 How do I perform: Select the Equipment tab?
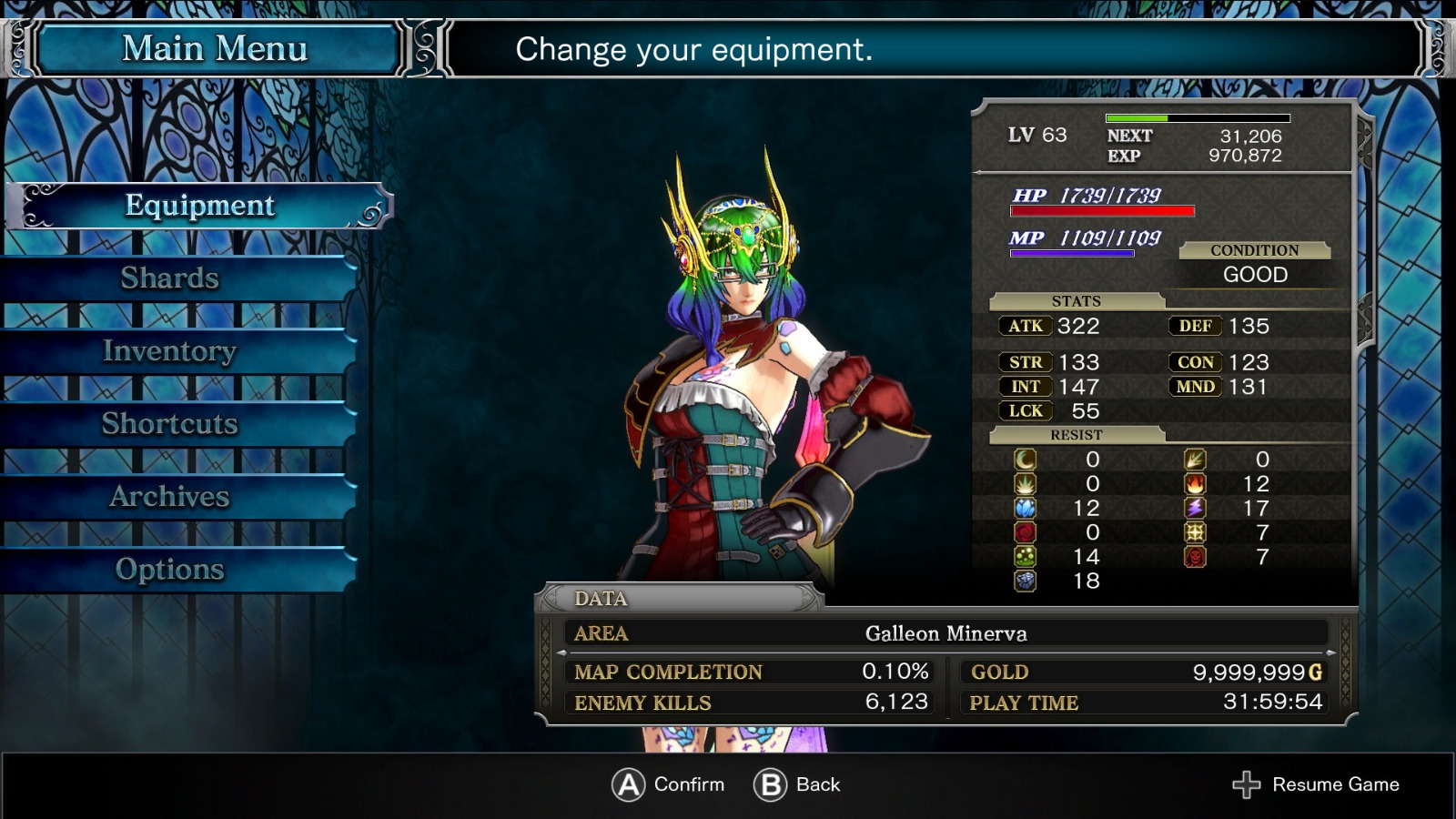198,206
